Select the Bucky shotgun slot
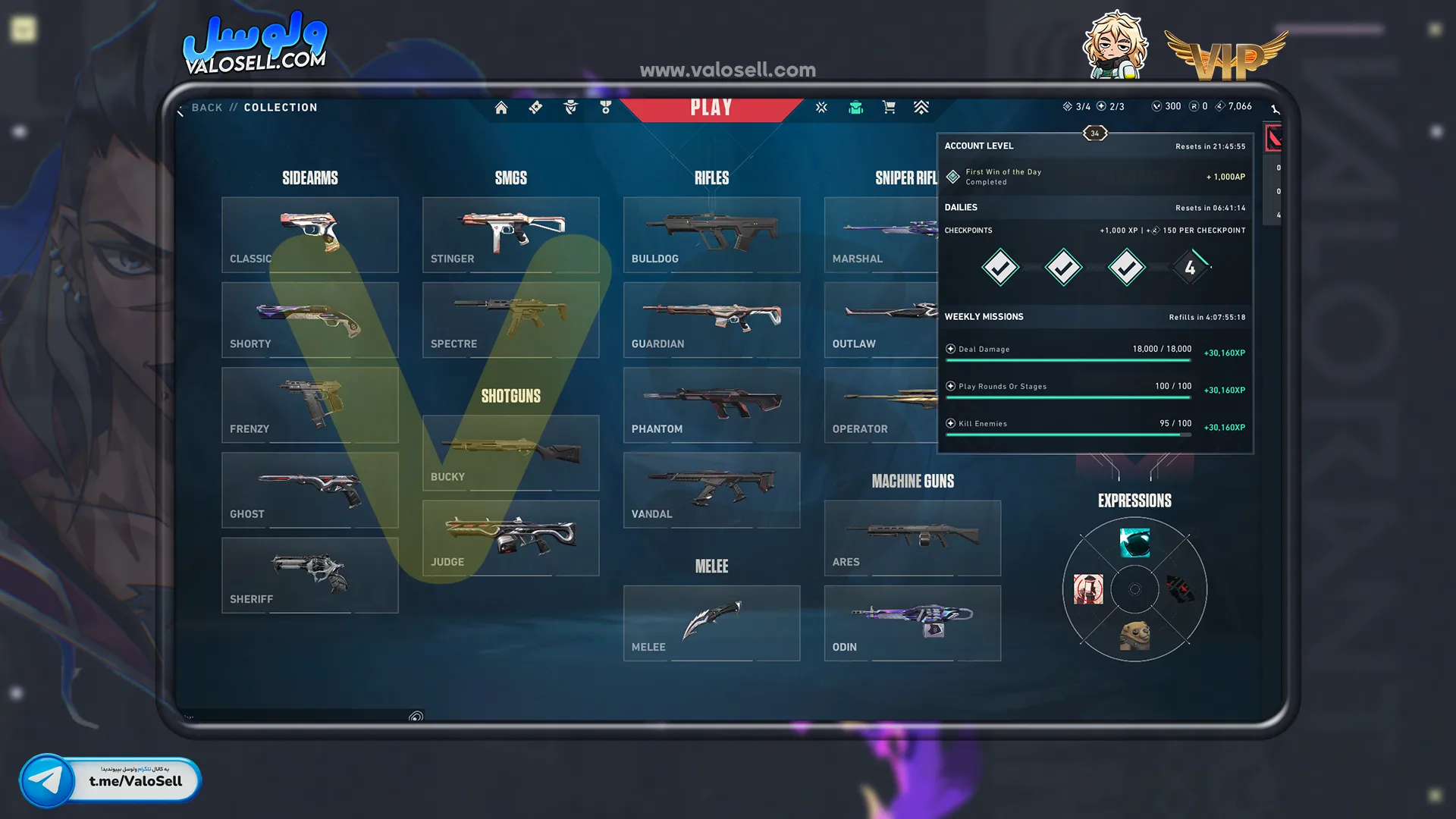Viewport: 1456px width, 819px height. click(510, 453)
